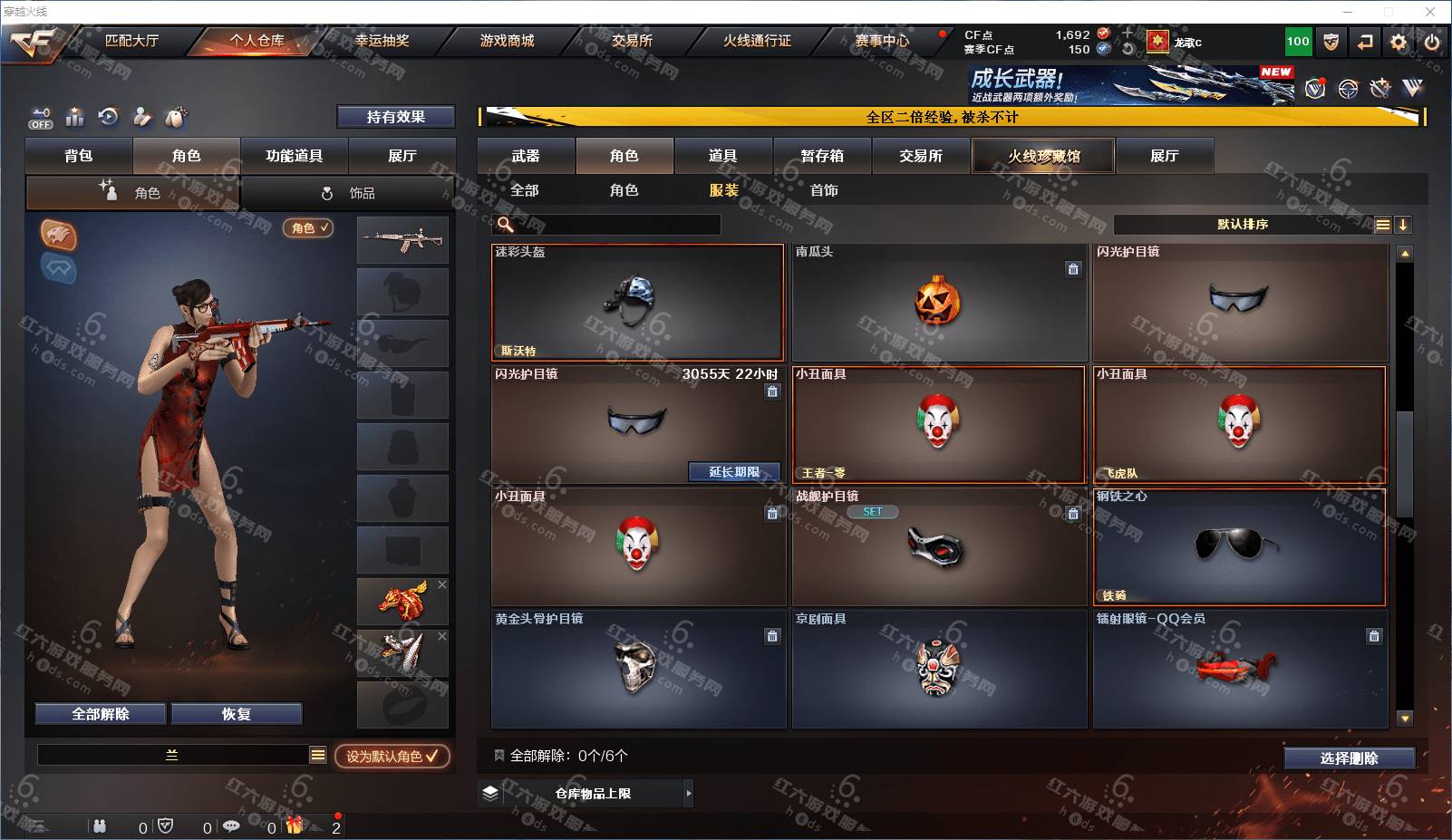Open settings via the gear icon
Viewport: 1452px width, 840px height.
click(1399, 42)
